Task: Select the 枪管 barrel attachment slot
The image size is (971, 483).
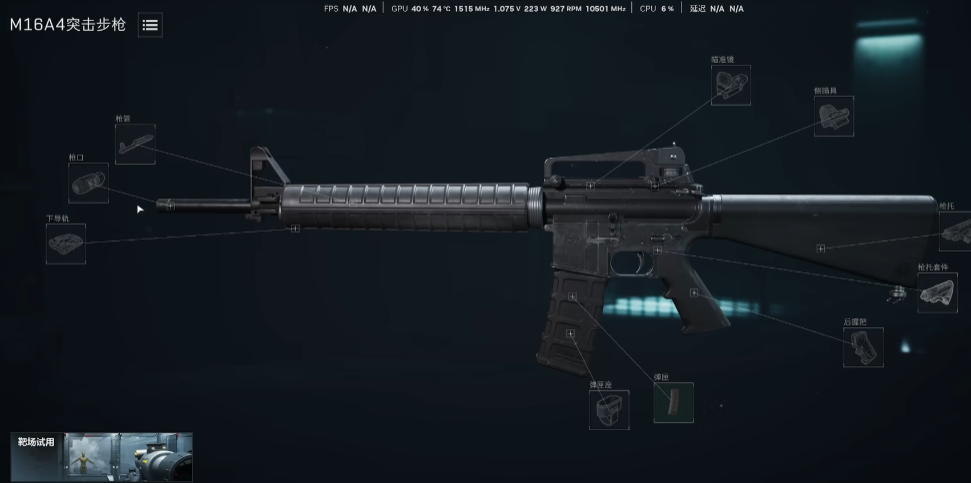Action: click(135, 144)
